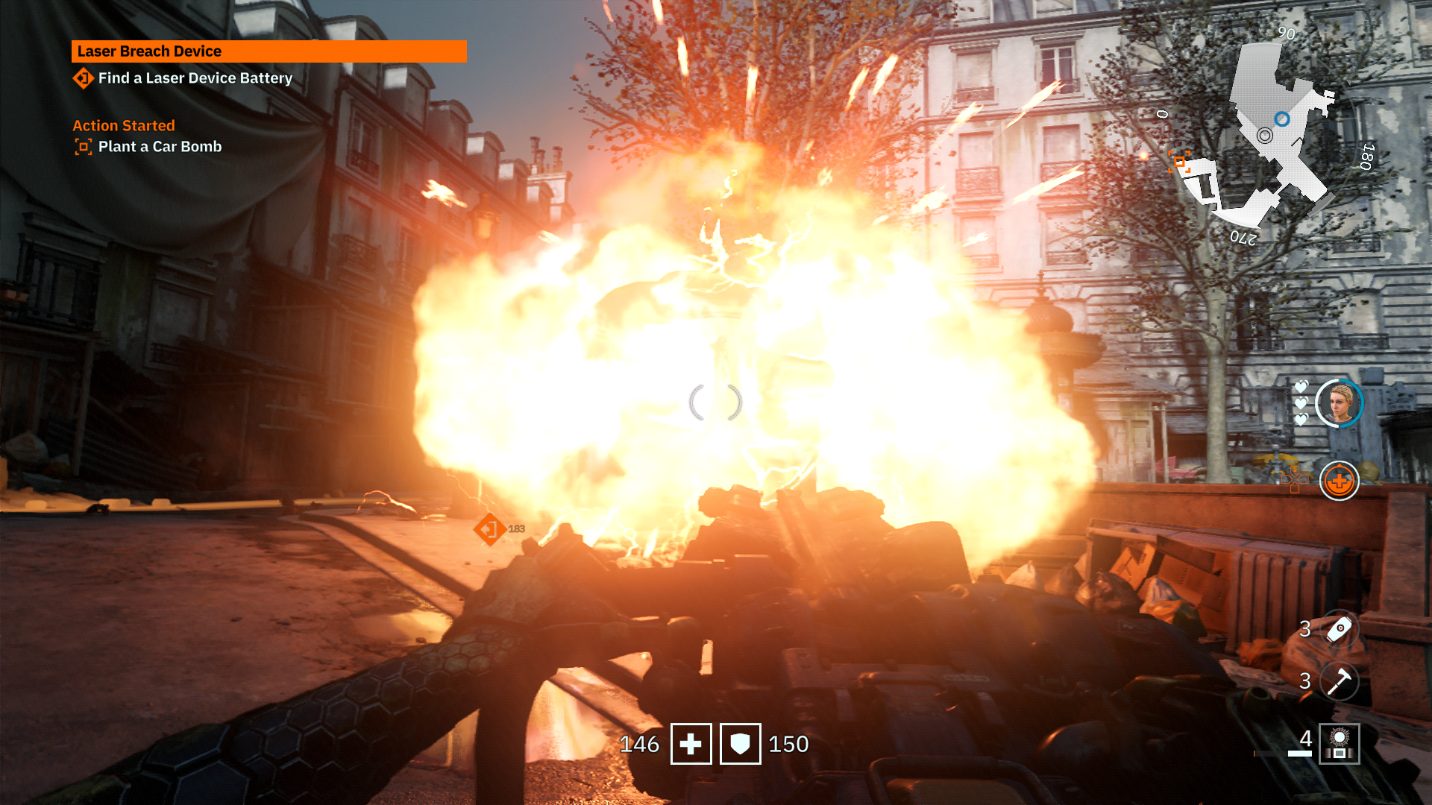This screenshot has width=1432, height=805.
Task: Click the armor shield icon
Action: (740, 744)
